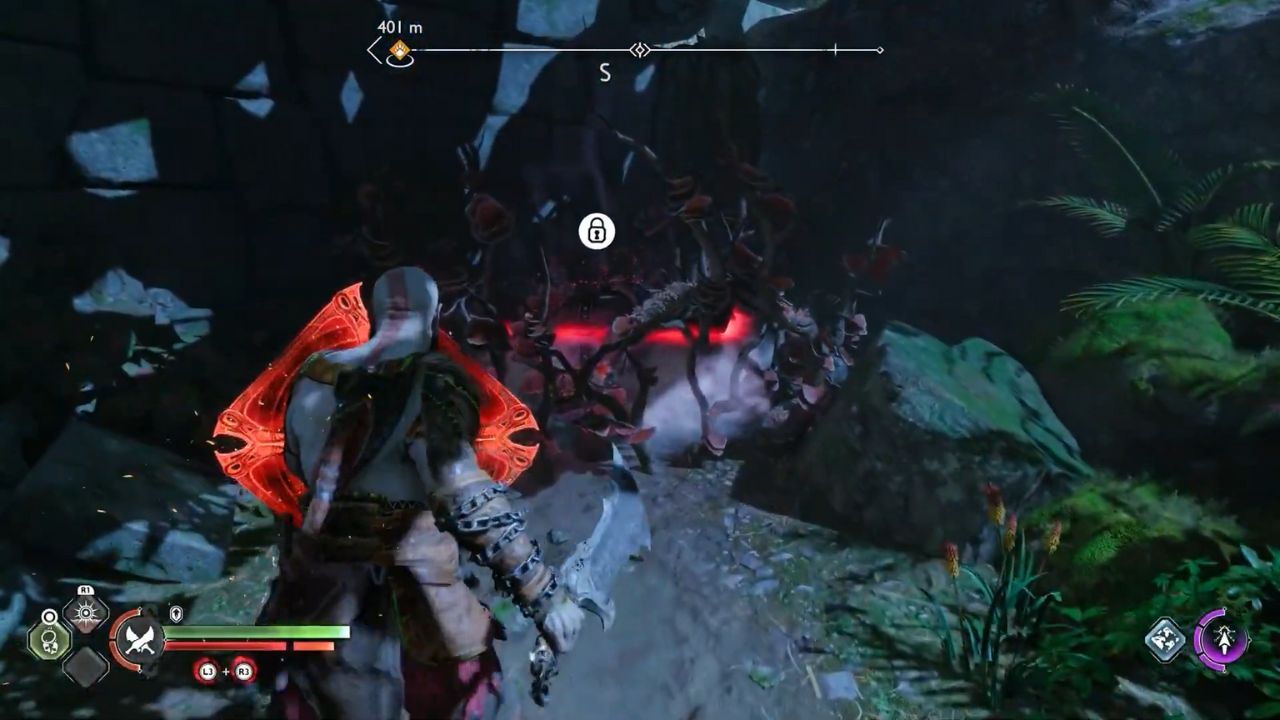Select the shield icon above the health bar

click(x=176, y=613)
